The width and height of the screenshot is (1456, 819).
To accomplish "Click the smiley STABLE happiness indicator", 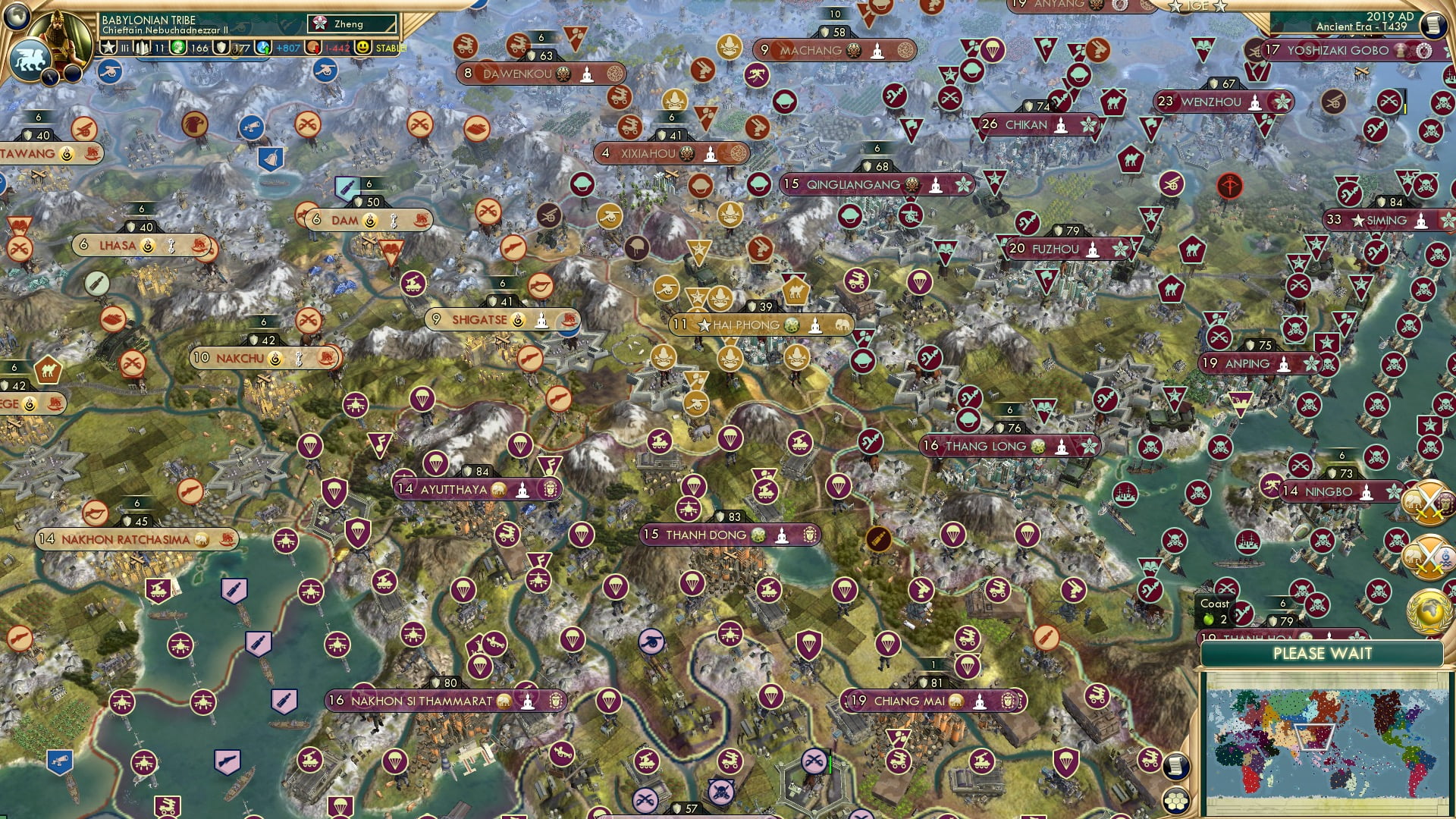I will tap(362, 48).
